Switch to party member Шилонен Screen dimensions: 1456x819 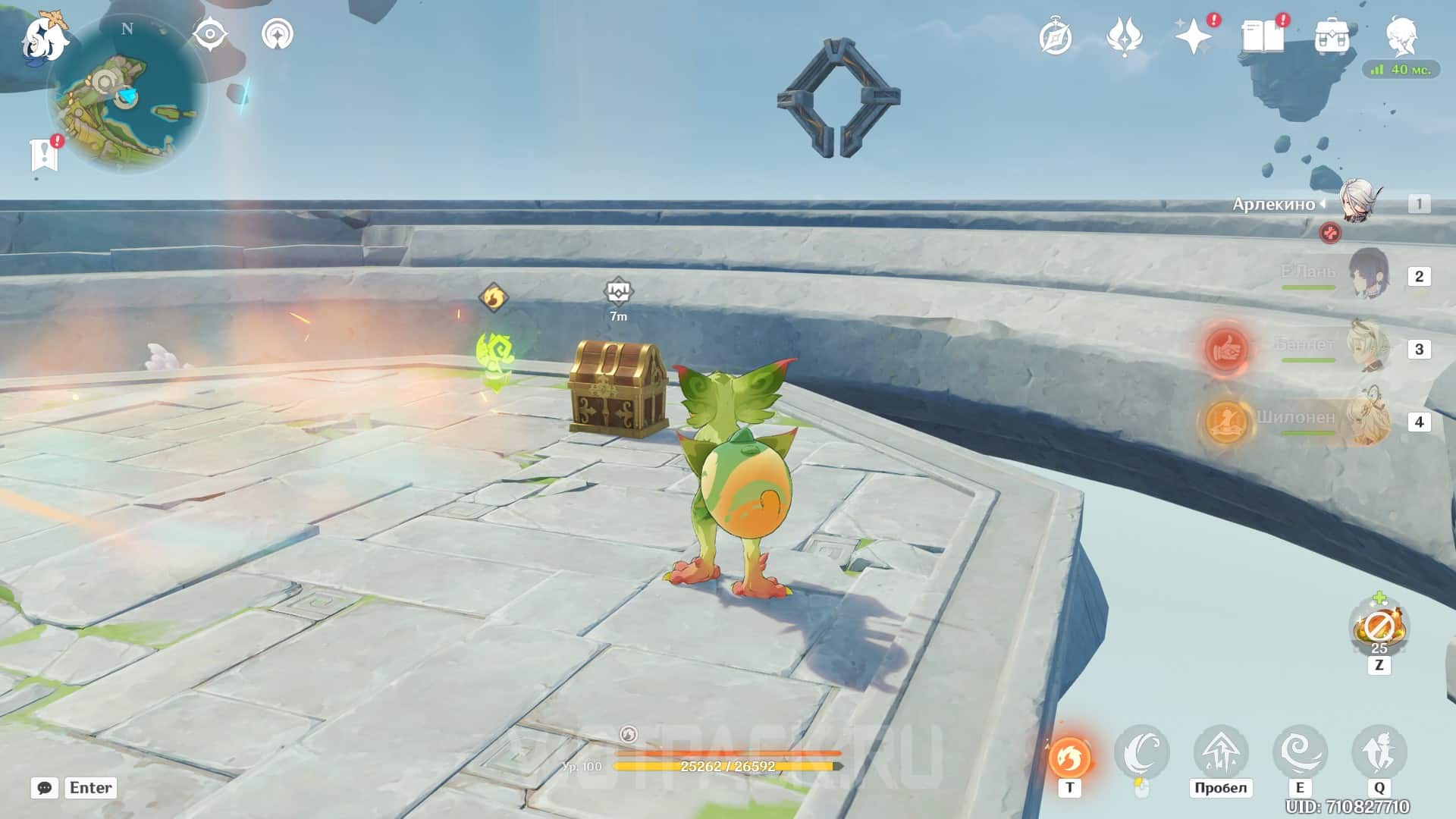pyautogui.click(x=1367, y=420)
